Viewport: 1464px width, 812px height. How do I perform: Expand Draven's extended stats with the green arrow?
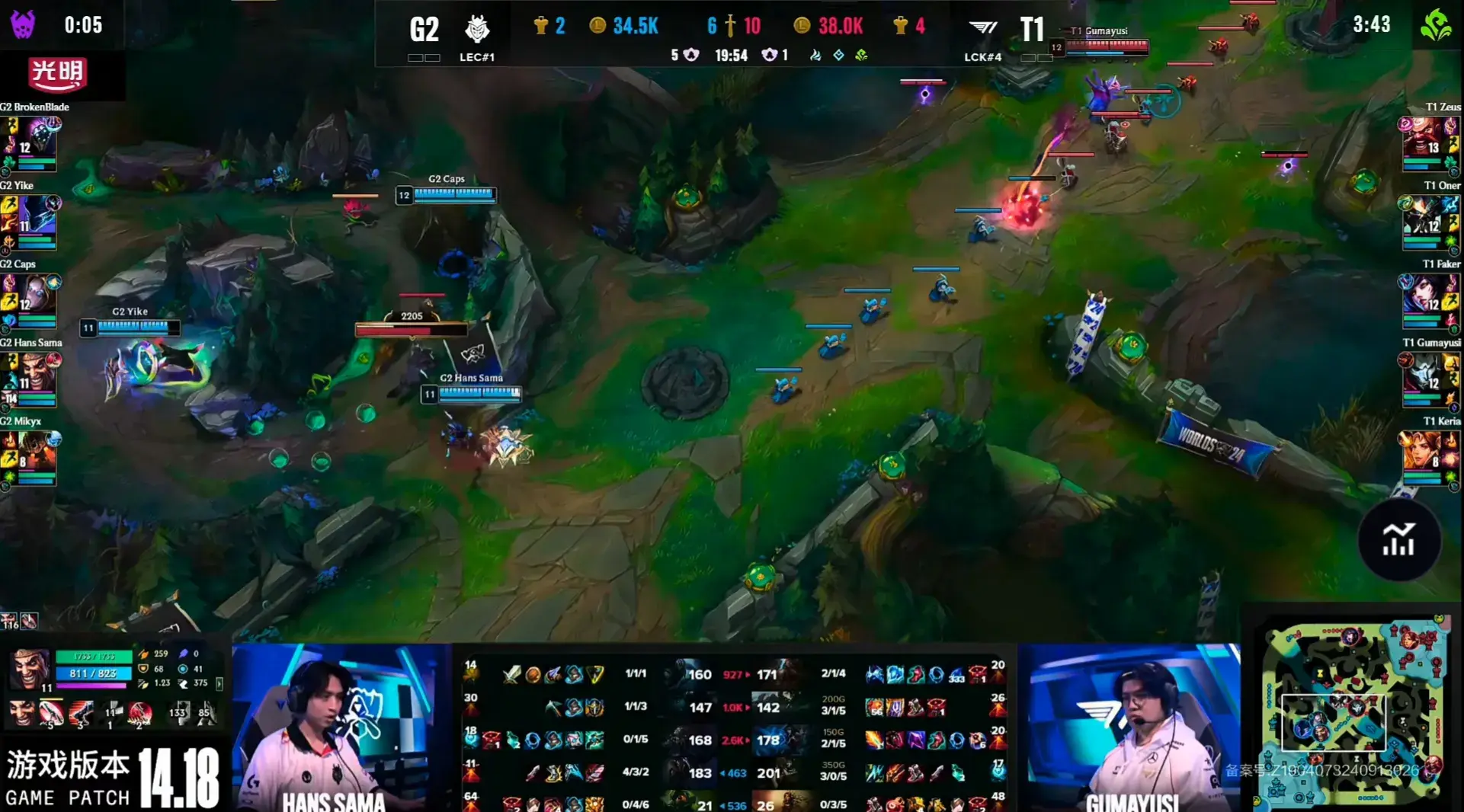coord(219,684)
